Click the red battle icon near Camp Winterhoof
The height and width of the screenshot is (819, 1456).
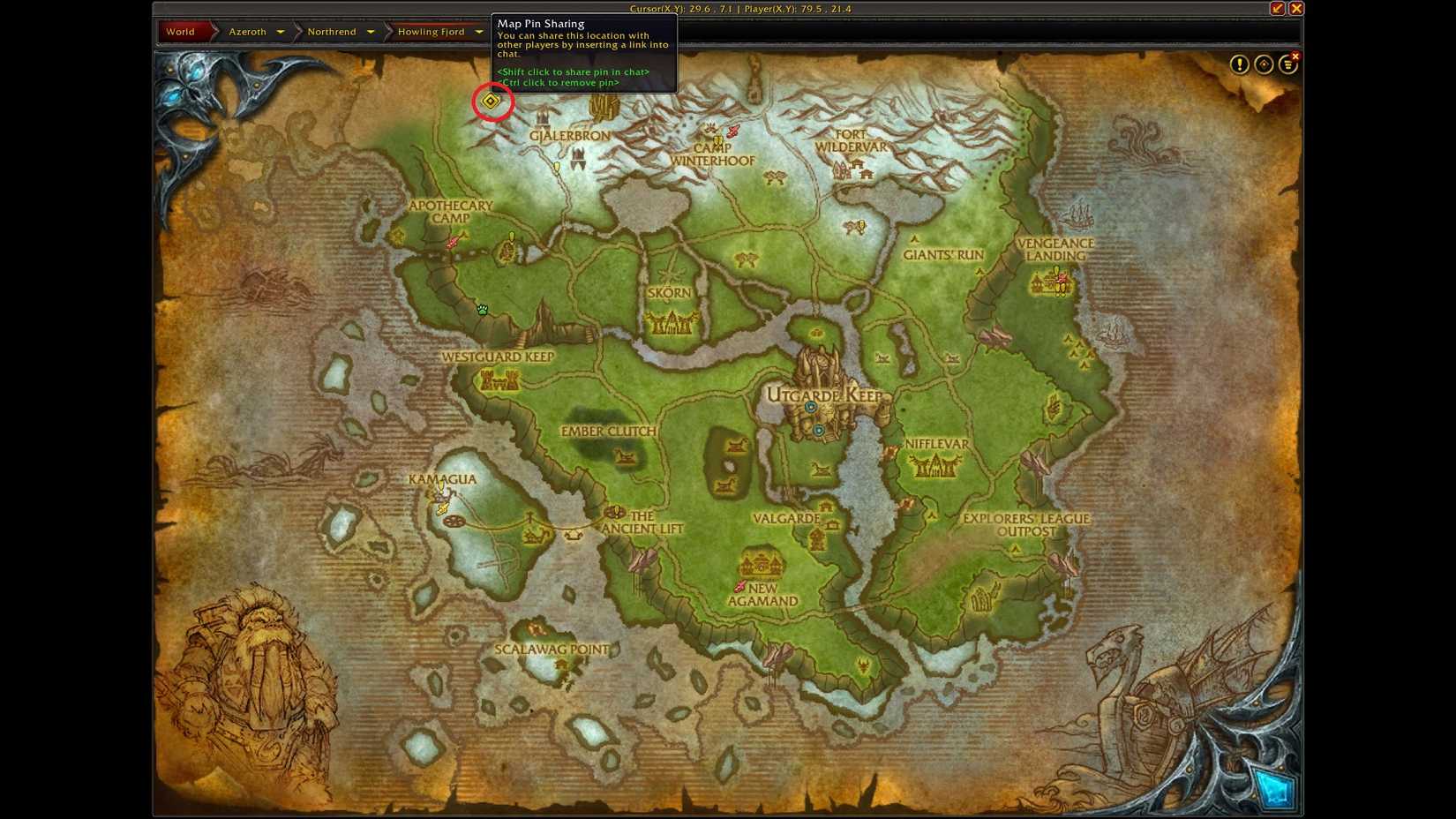[731, 130]
